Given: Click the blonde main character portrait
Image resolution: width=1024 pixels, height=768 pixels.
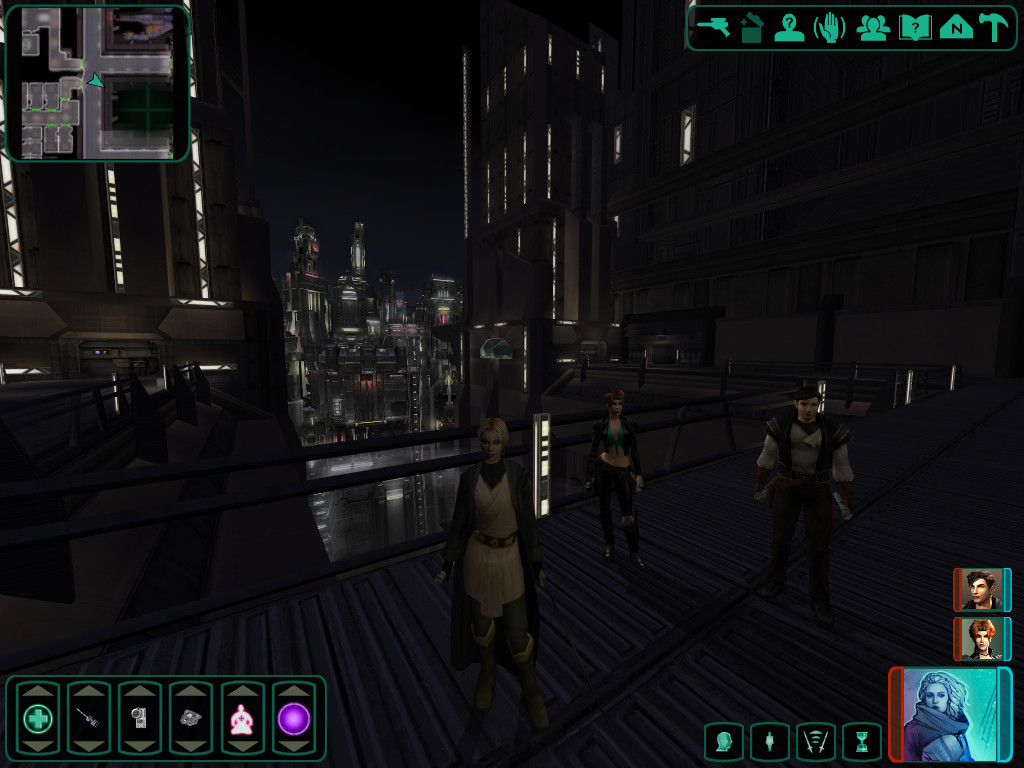Looking at the screenshot, I should pos(948,714).
